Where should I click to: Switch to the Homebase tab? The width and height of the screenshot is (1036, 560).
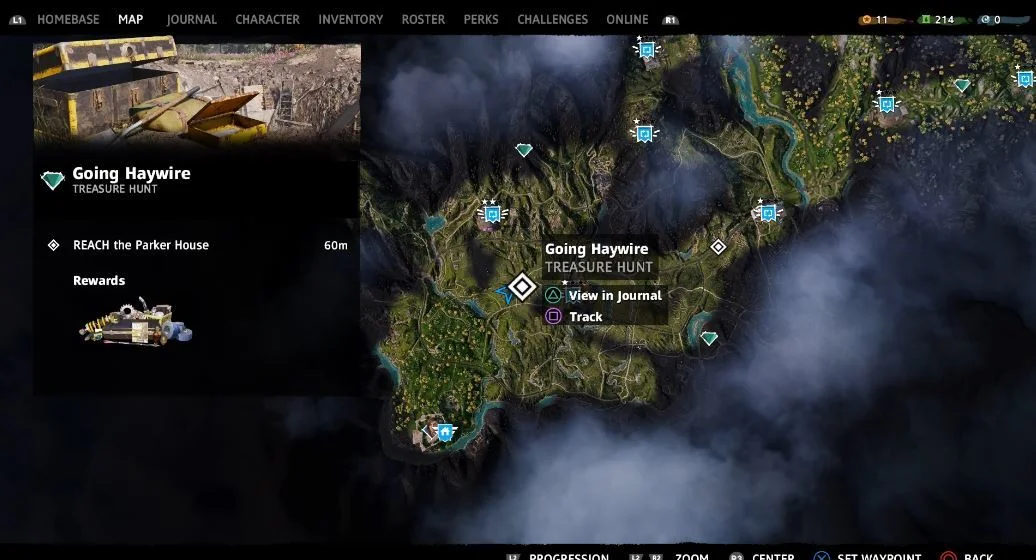point(70,19)
